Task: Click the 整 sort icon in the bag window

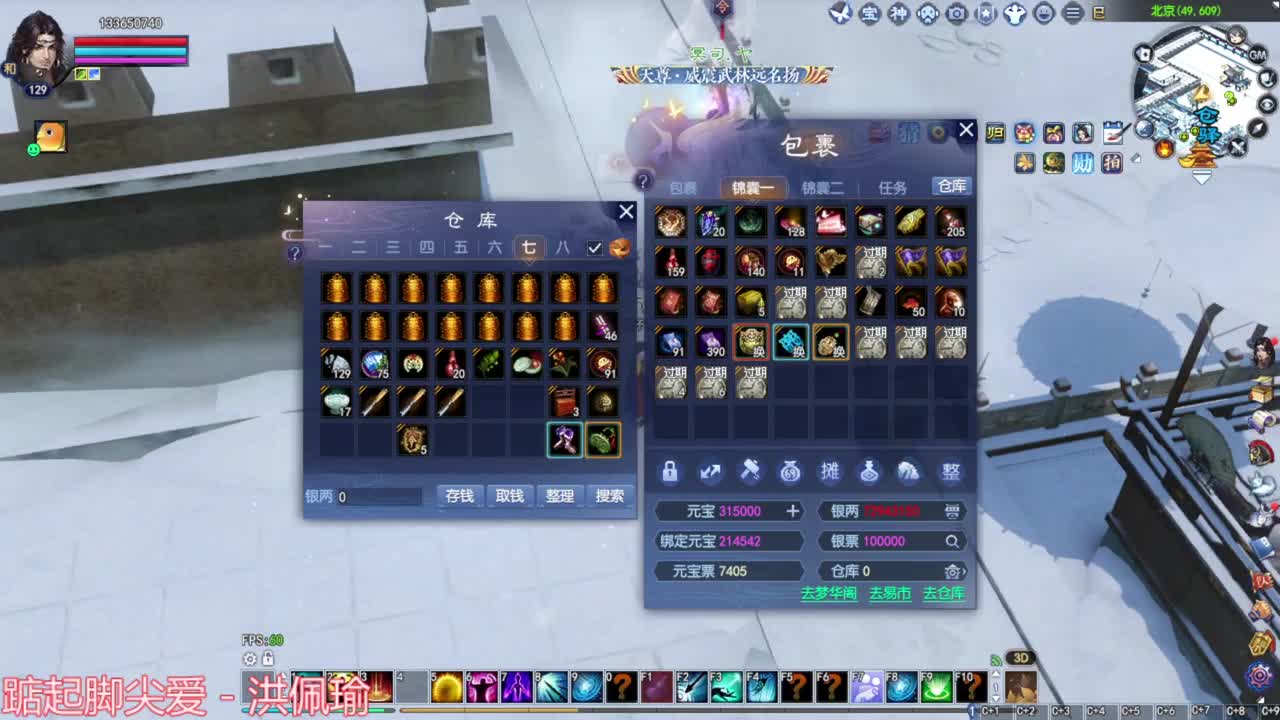Action: [950, 471]
